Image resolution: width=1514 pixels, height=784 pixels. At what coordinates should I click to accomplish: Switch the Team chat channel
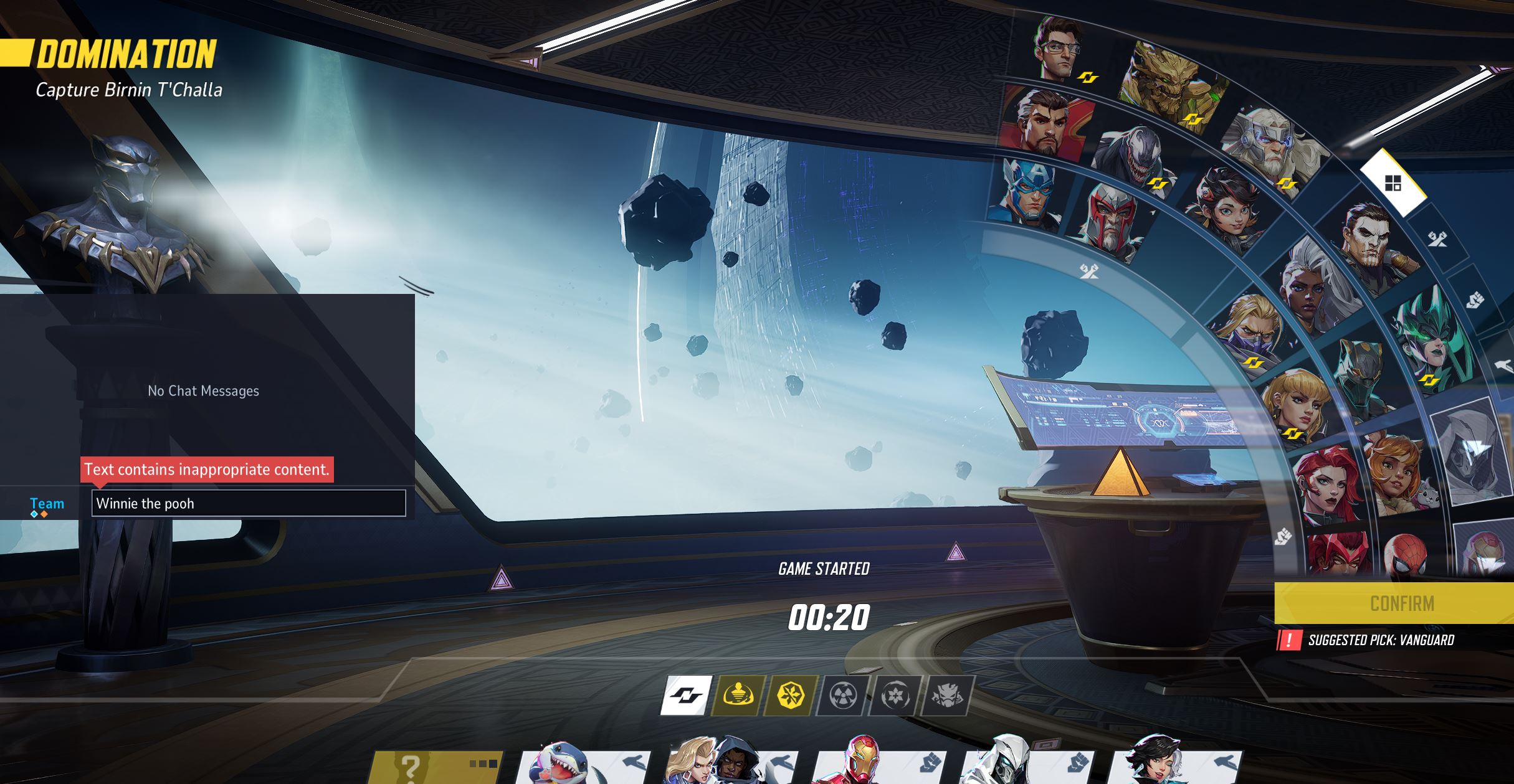point(47,504)
